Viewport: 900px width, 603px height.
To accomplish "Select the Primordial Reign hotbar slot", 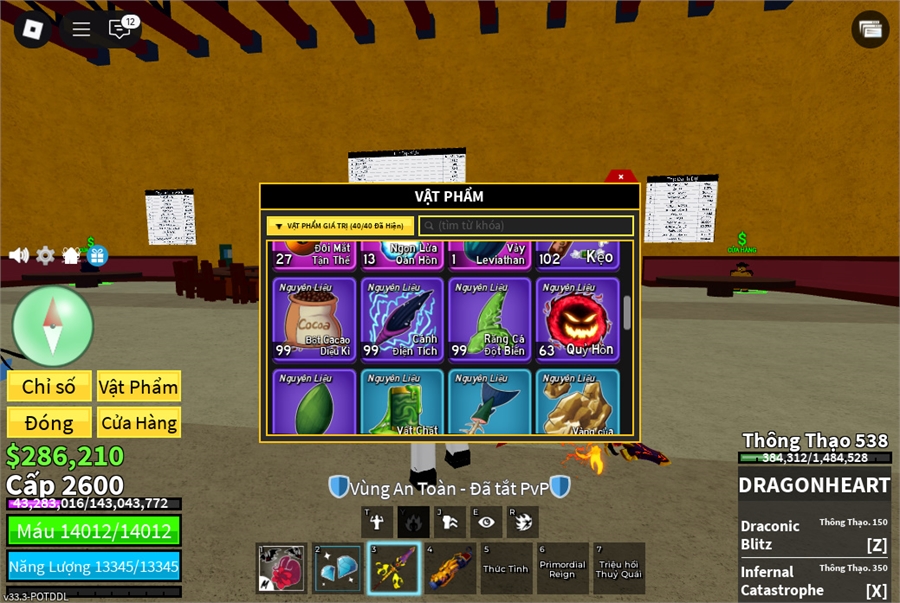I will coord(562,568).
